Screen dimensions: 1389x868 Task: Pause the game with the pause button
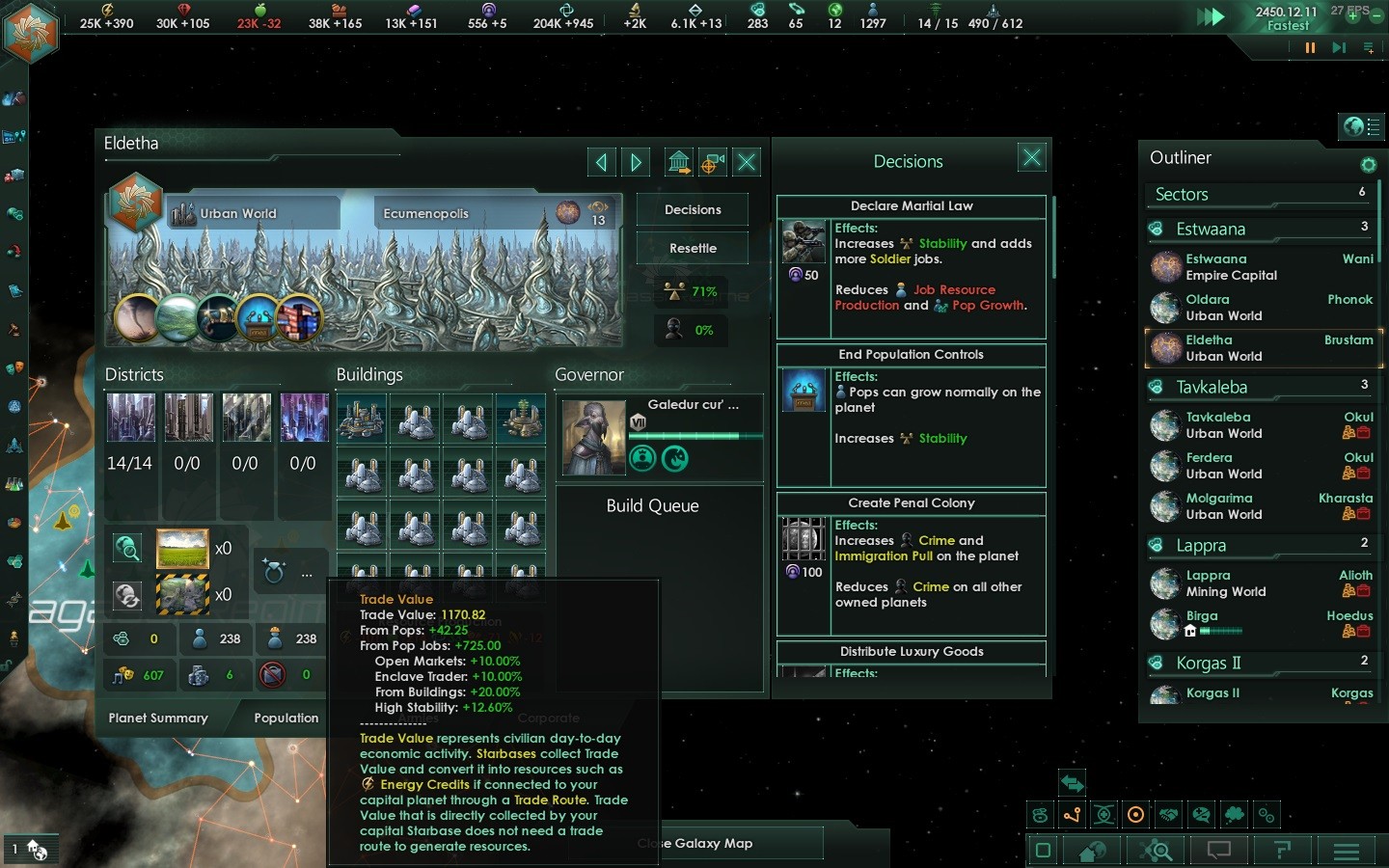click(x=1310, y=47)
